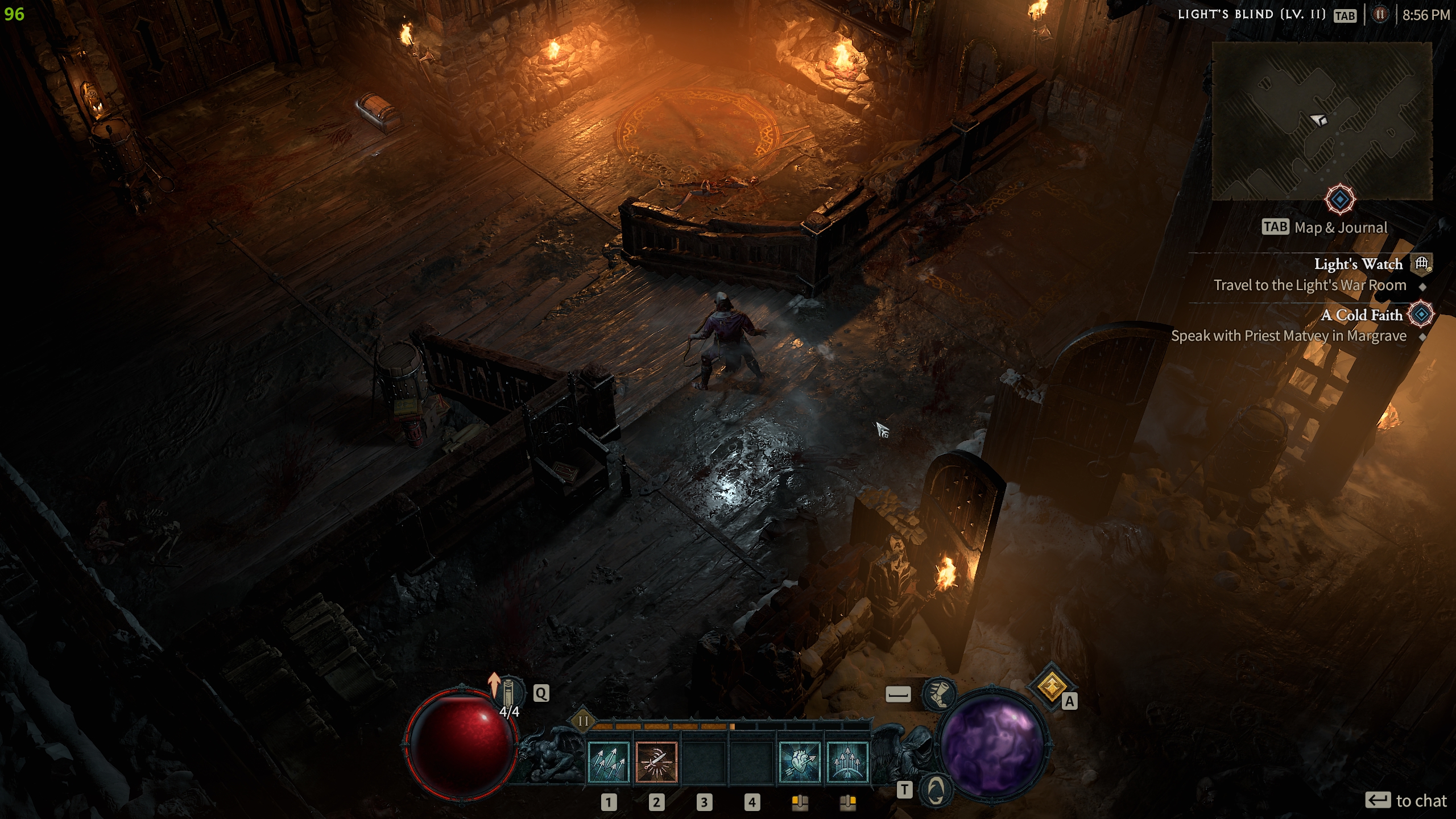Click the level II badge on hotbar

(x=583, y=722)
